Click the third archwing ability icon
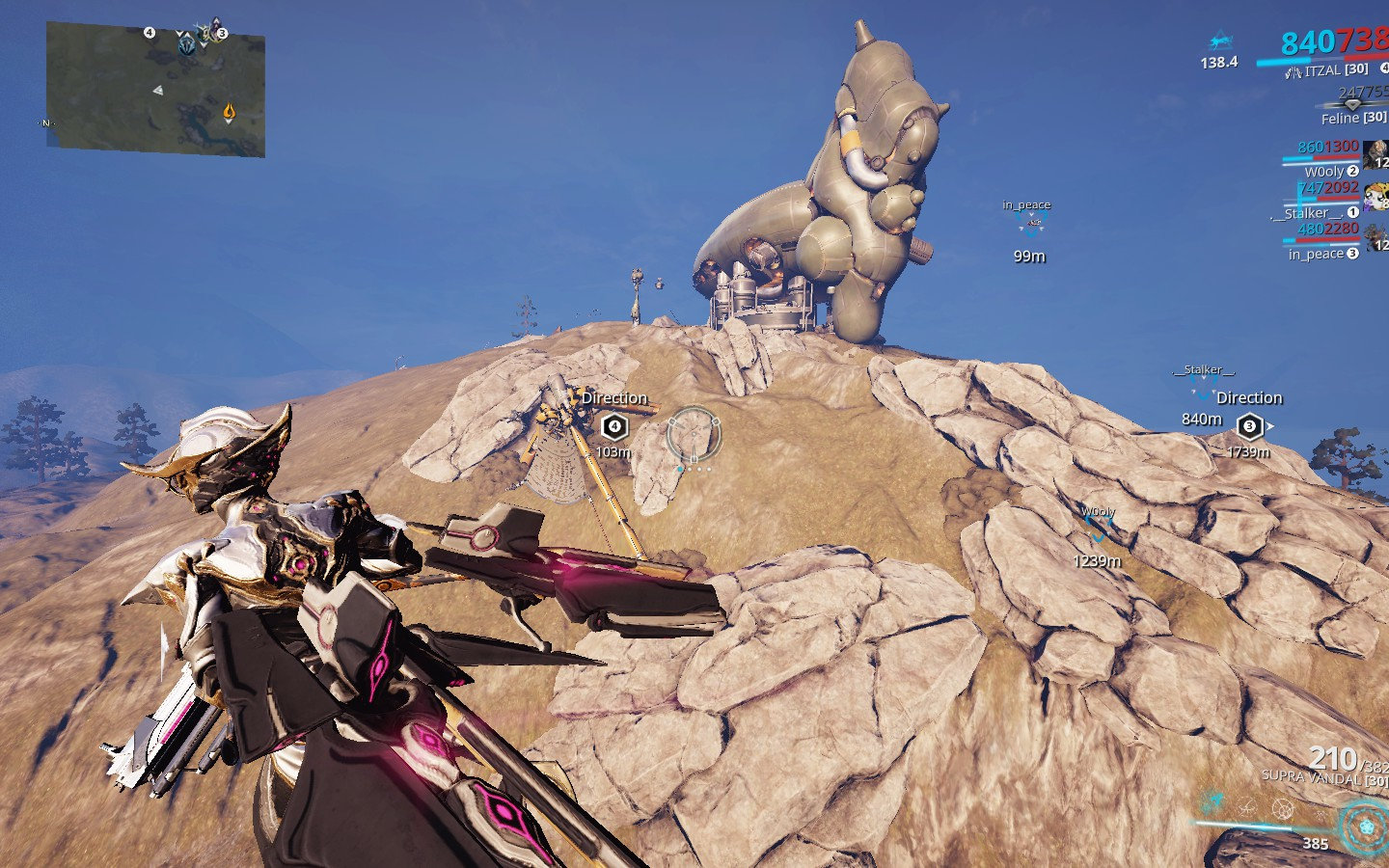Image resolution: width=1389 pixels, height=868 pixels. pyautogui.click(x=1283, y=810)
